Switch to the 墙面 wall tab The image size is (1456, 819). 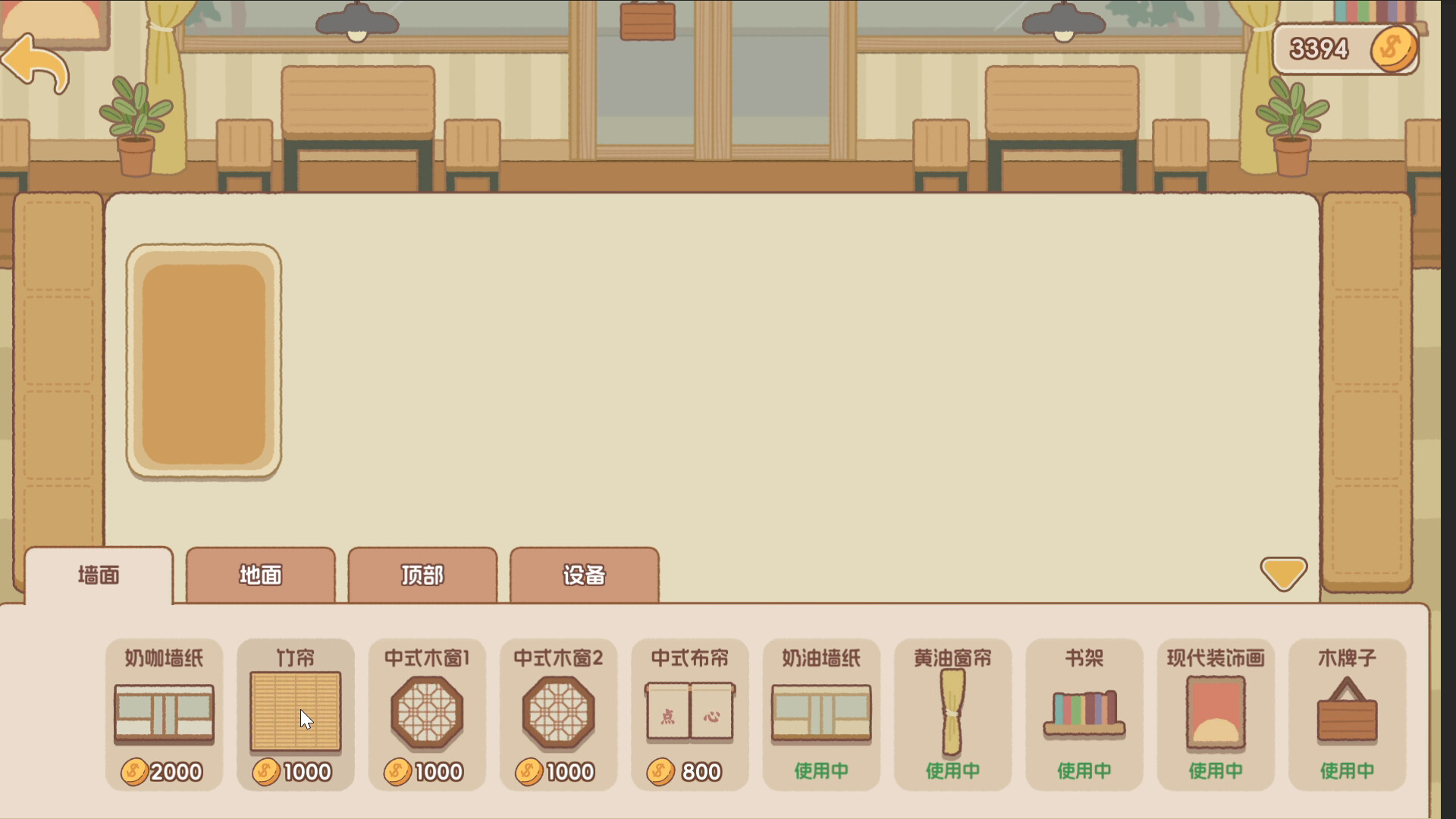pyautogui.click(x=99, y=576)
